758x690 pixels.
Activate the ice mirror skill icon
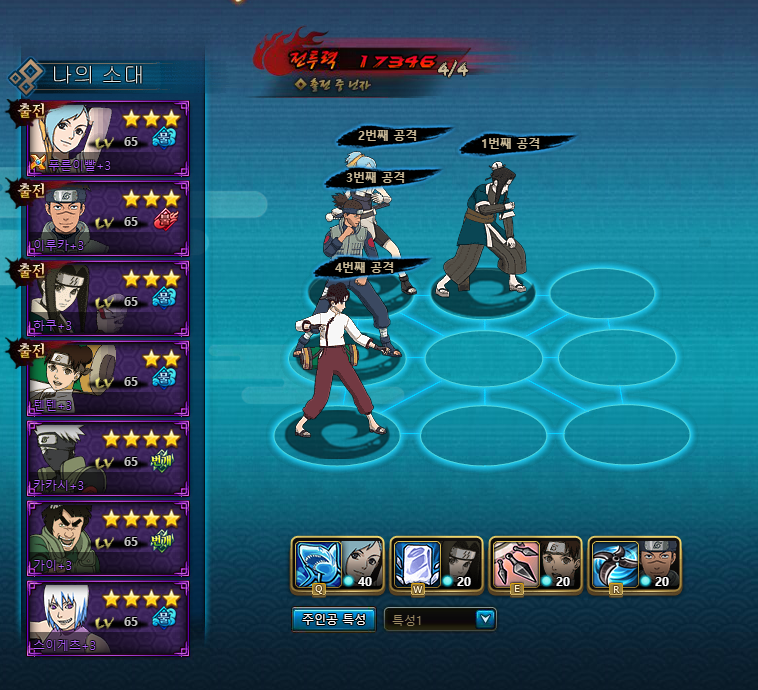pos(414,564)
